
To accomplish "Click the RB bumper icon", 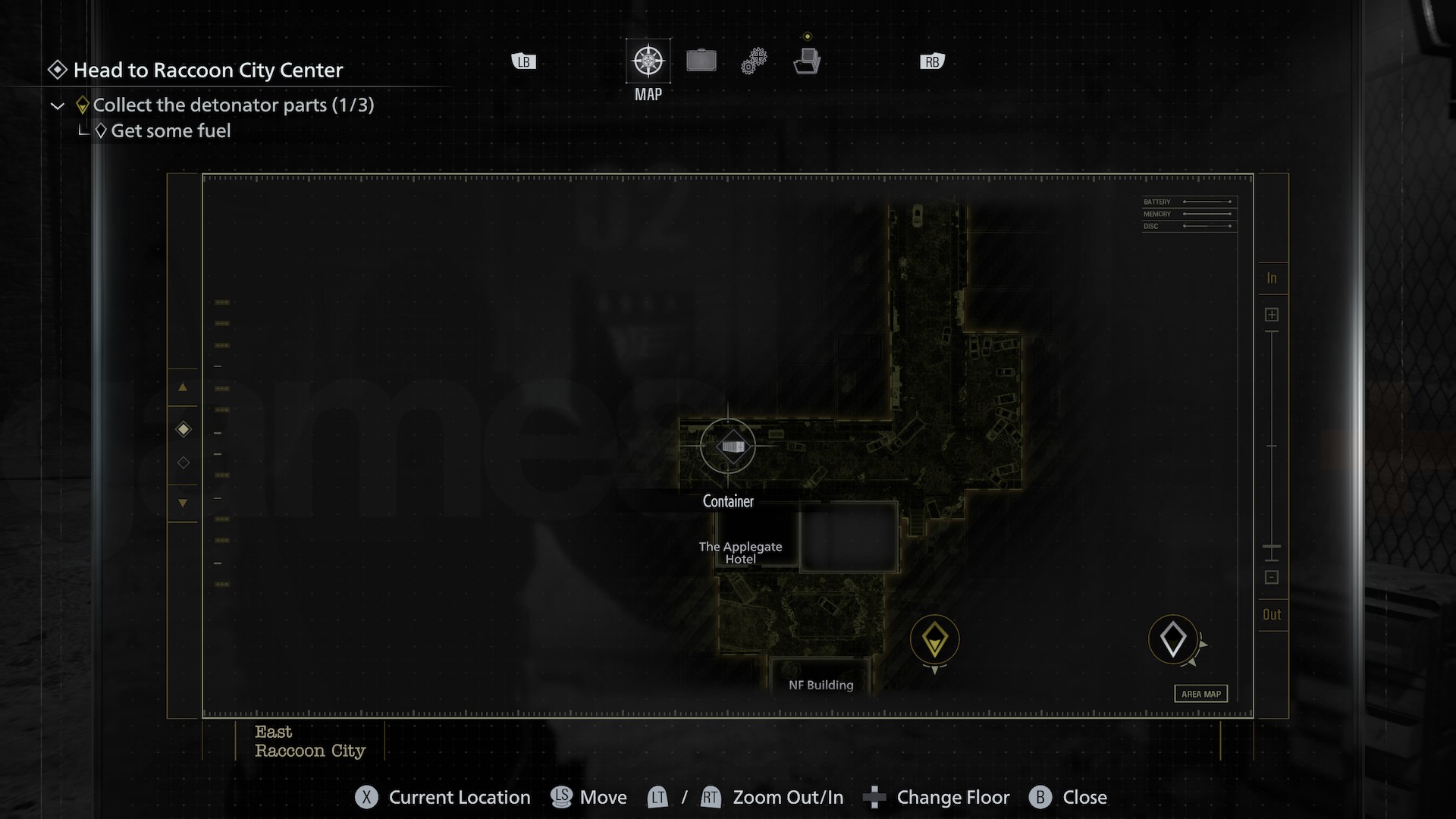I will click(931, 61).
